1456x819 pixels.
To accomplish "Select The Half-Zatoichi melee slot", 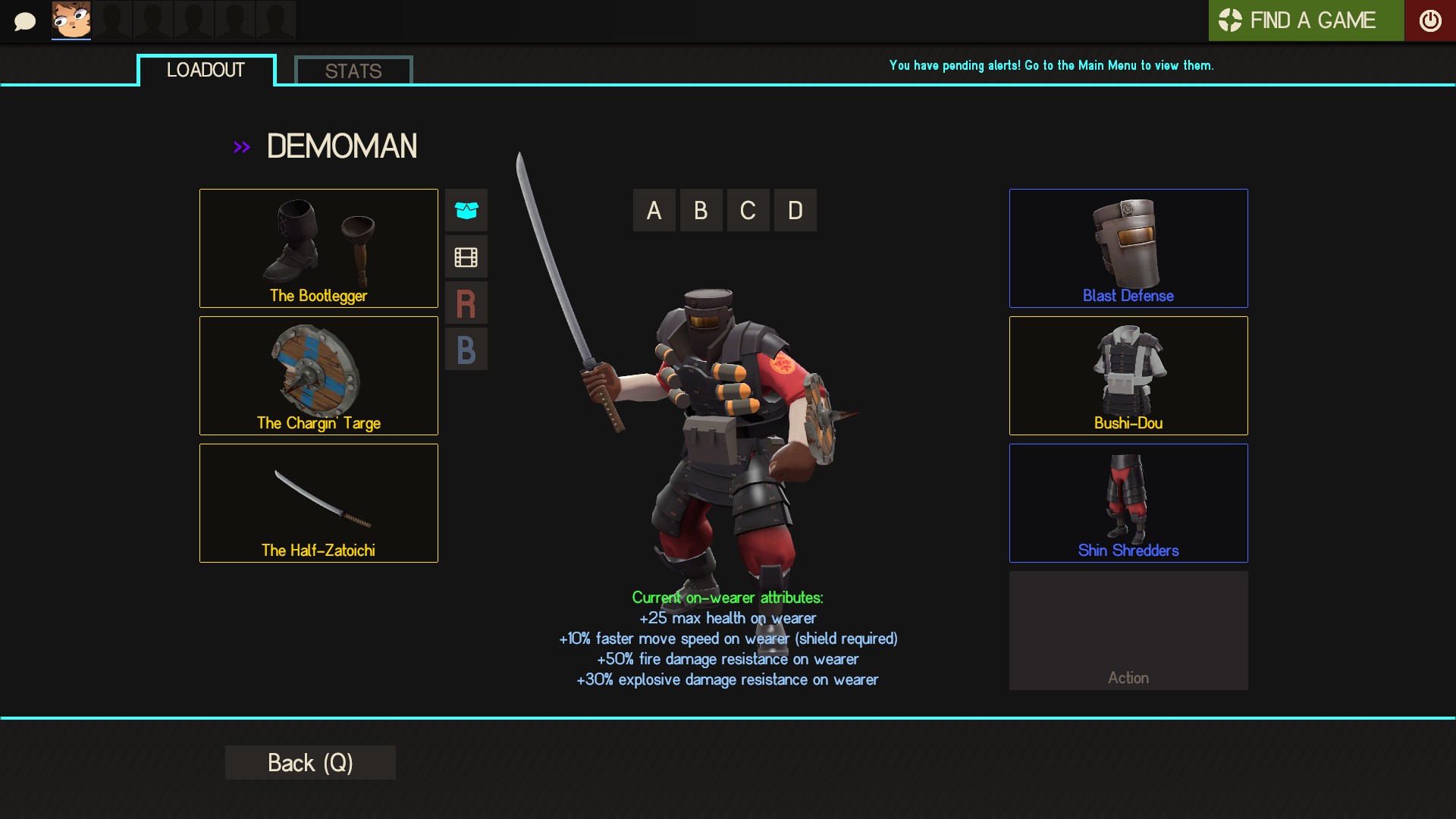I will 318,503.
